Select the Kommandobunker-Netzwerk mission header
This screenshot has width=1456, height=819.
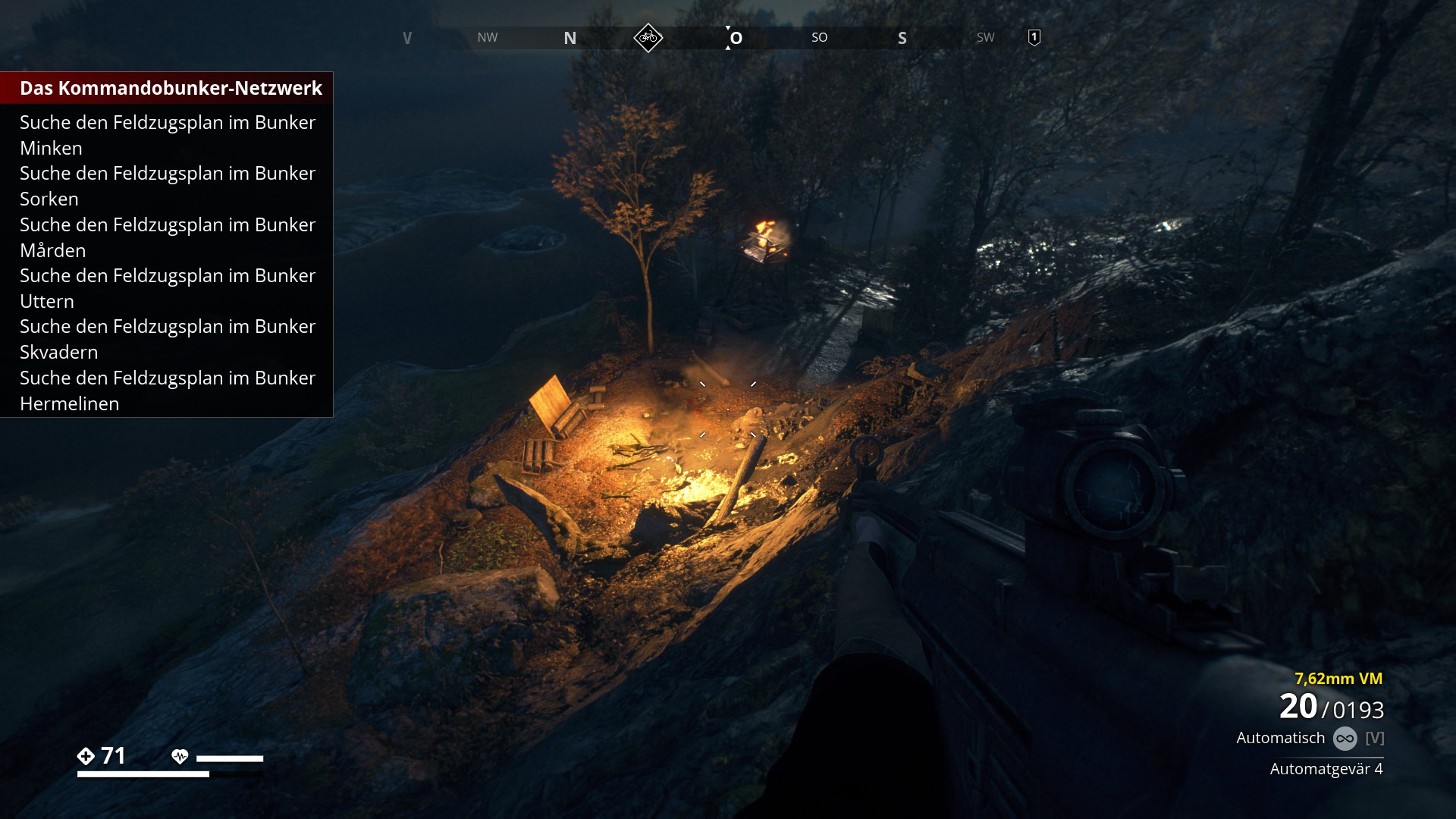[x=171, y=88]
